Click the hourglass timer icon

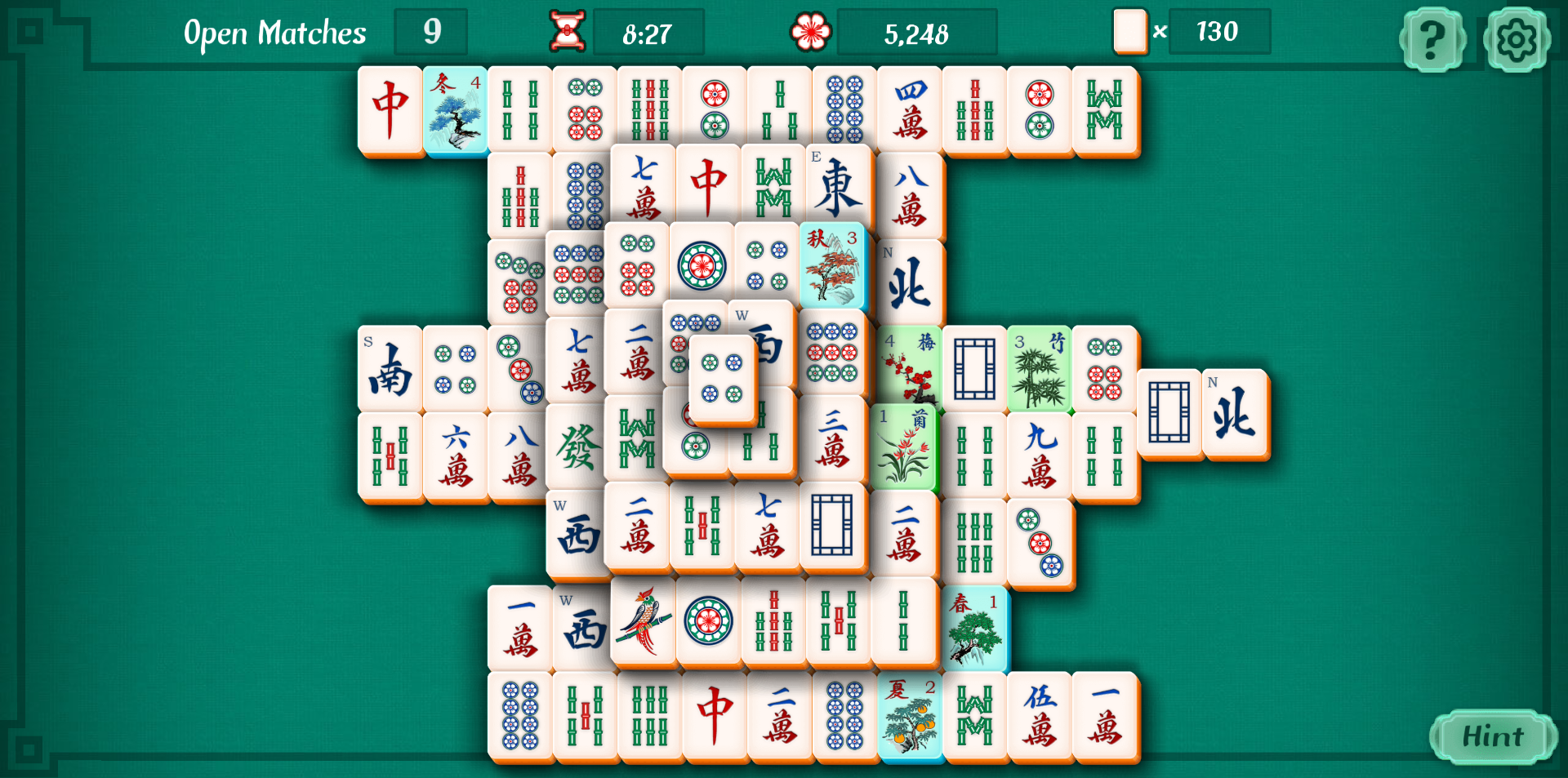click(x=567, y=31)
